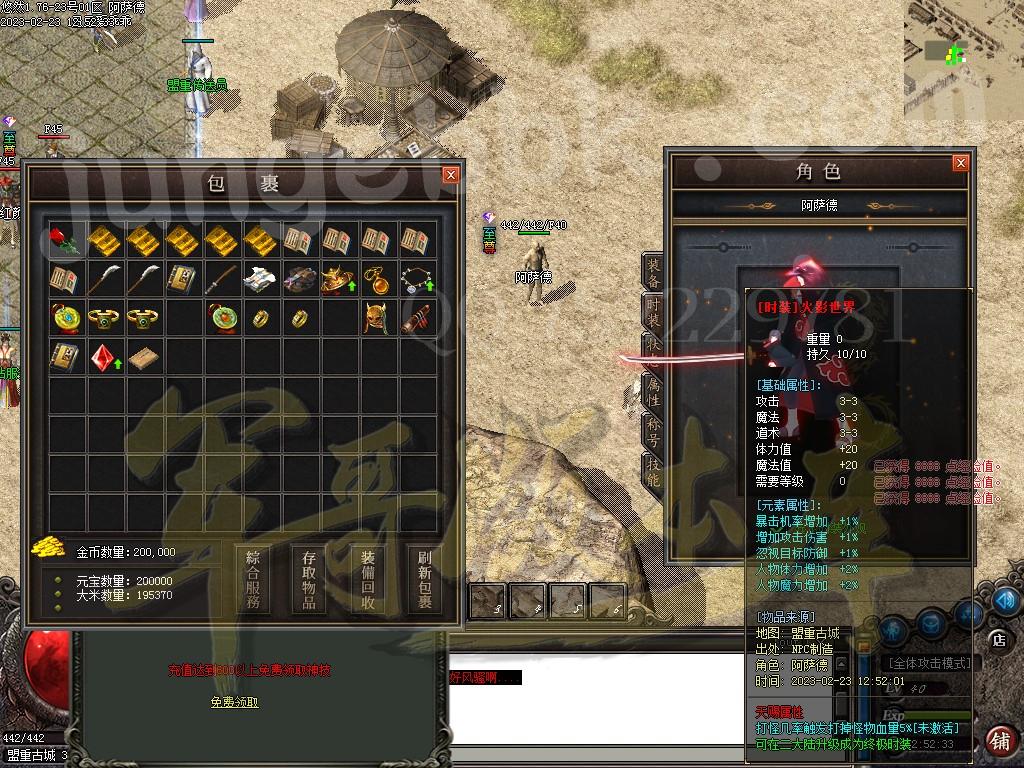1024x768 pixels.
Task: Select the beaded necklace with green arrow
Action: [415, 279]
